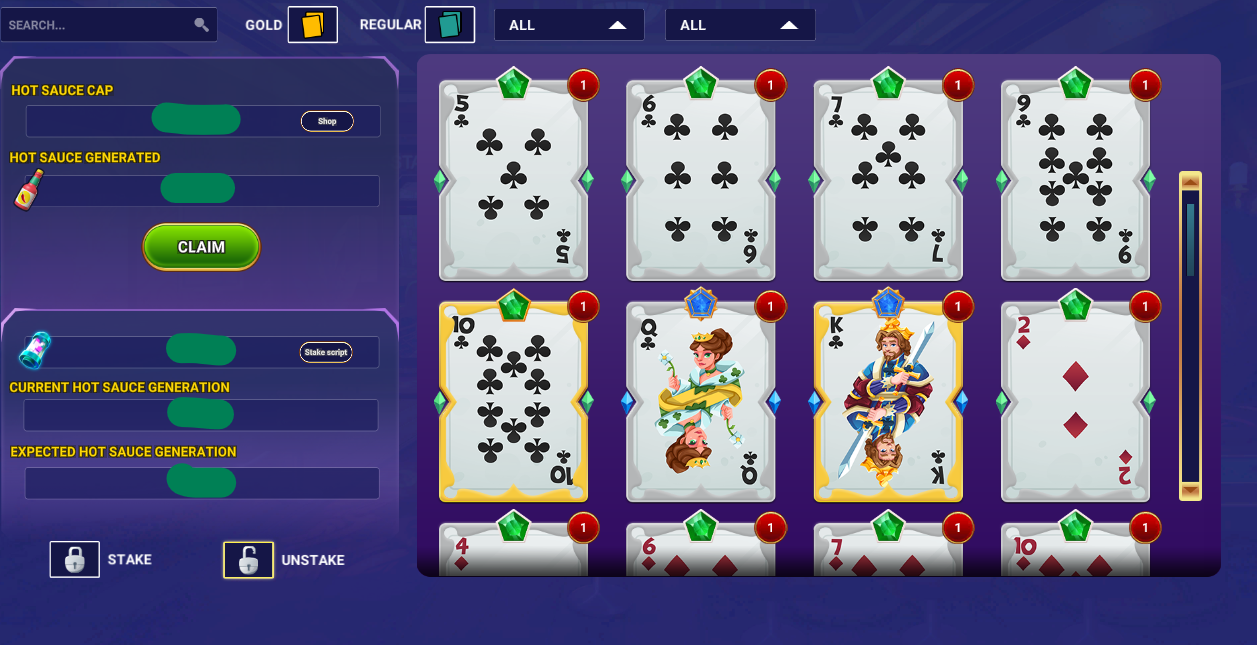This screenshot has height=645, width=1257.
Task: Open the first ALL dropdown
Action: [569, 25]
